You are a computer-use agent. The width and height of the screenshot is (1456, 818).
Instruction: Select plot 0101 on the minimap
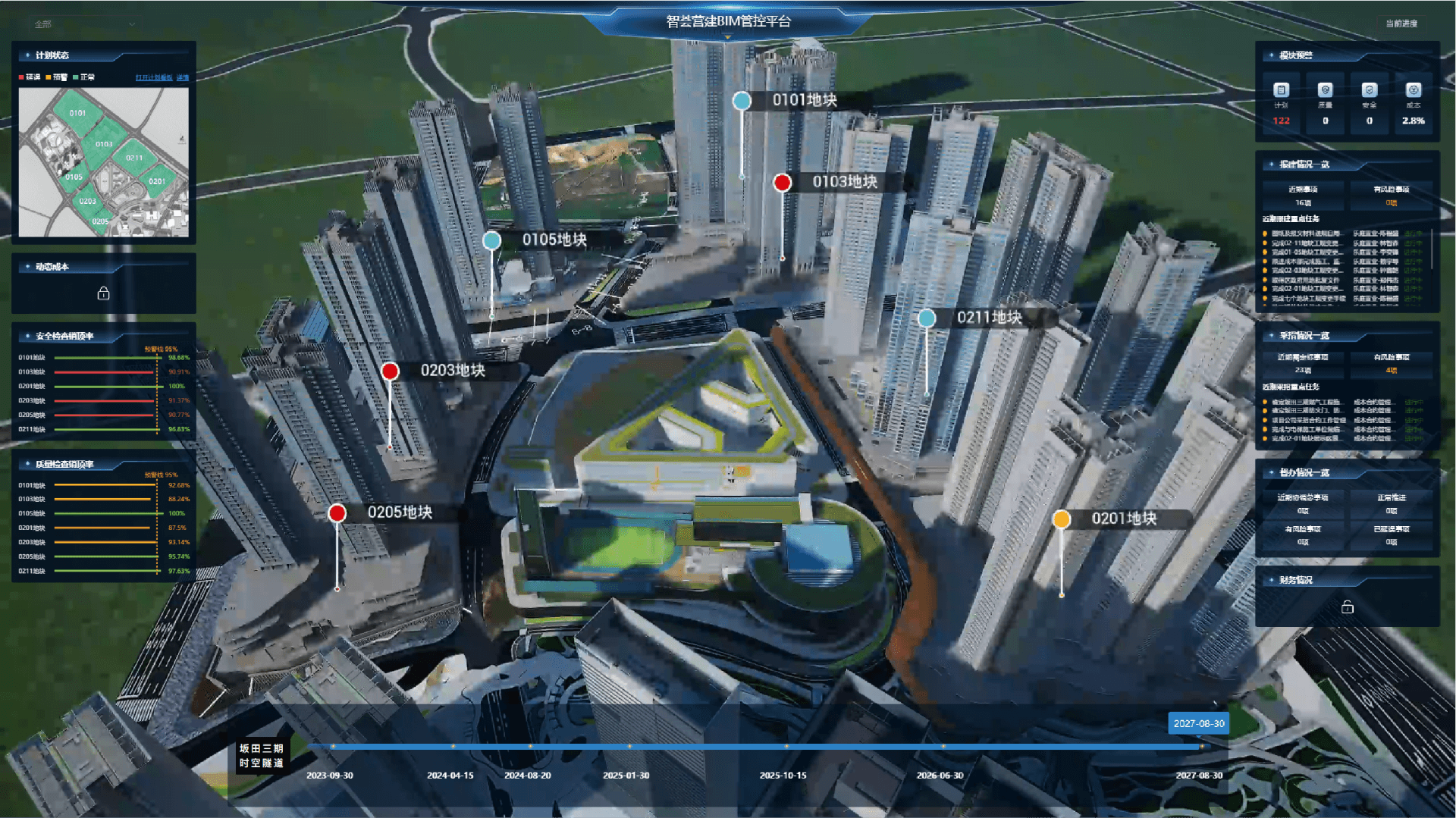coord(77,113)
